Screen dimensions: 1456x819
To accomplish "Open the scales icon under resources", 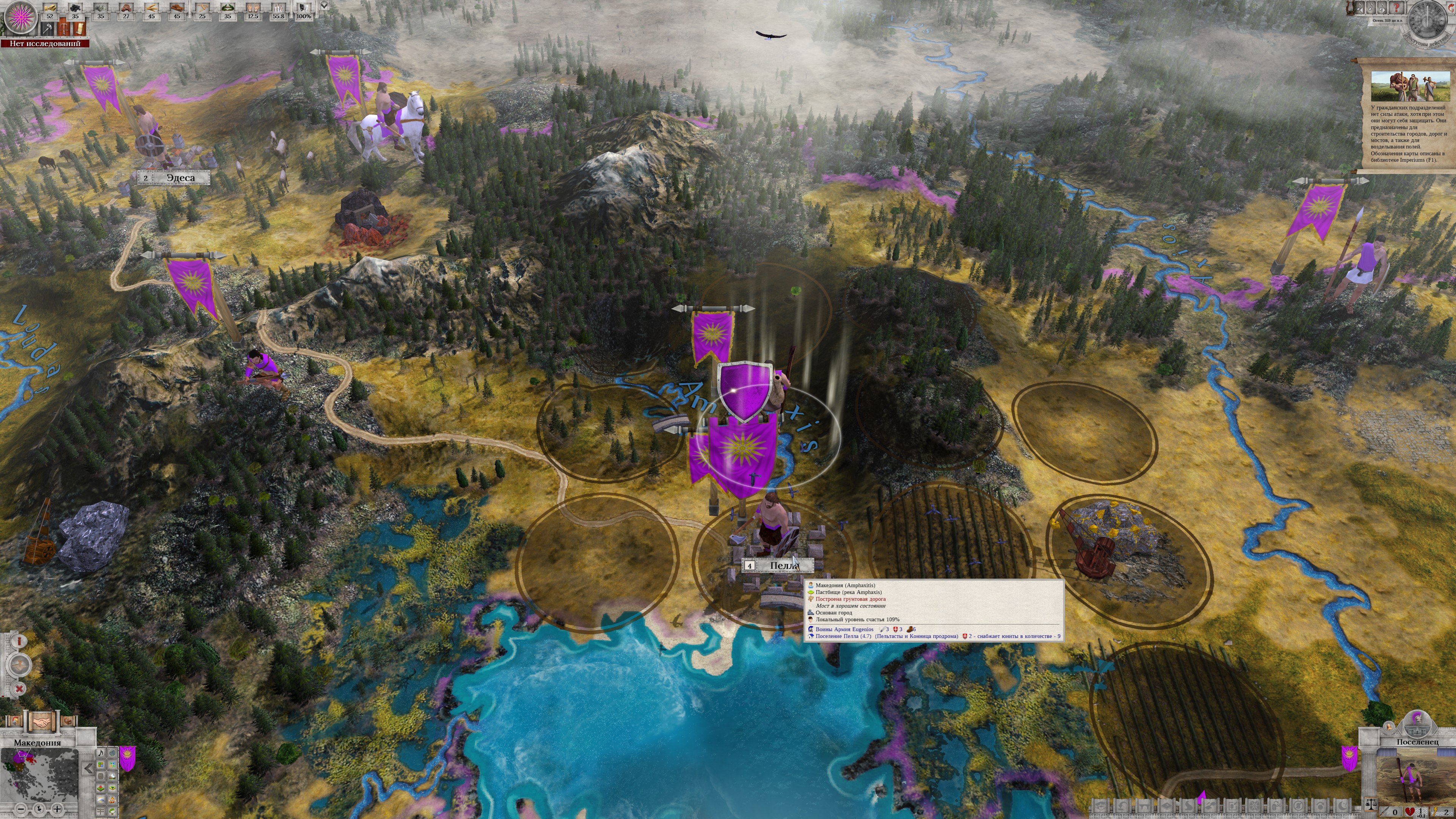I will pos(64,28).
